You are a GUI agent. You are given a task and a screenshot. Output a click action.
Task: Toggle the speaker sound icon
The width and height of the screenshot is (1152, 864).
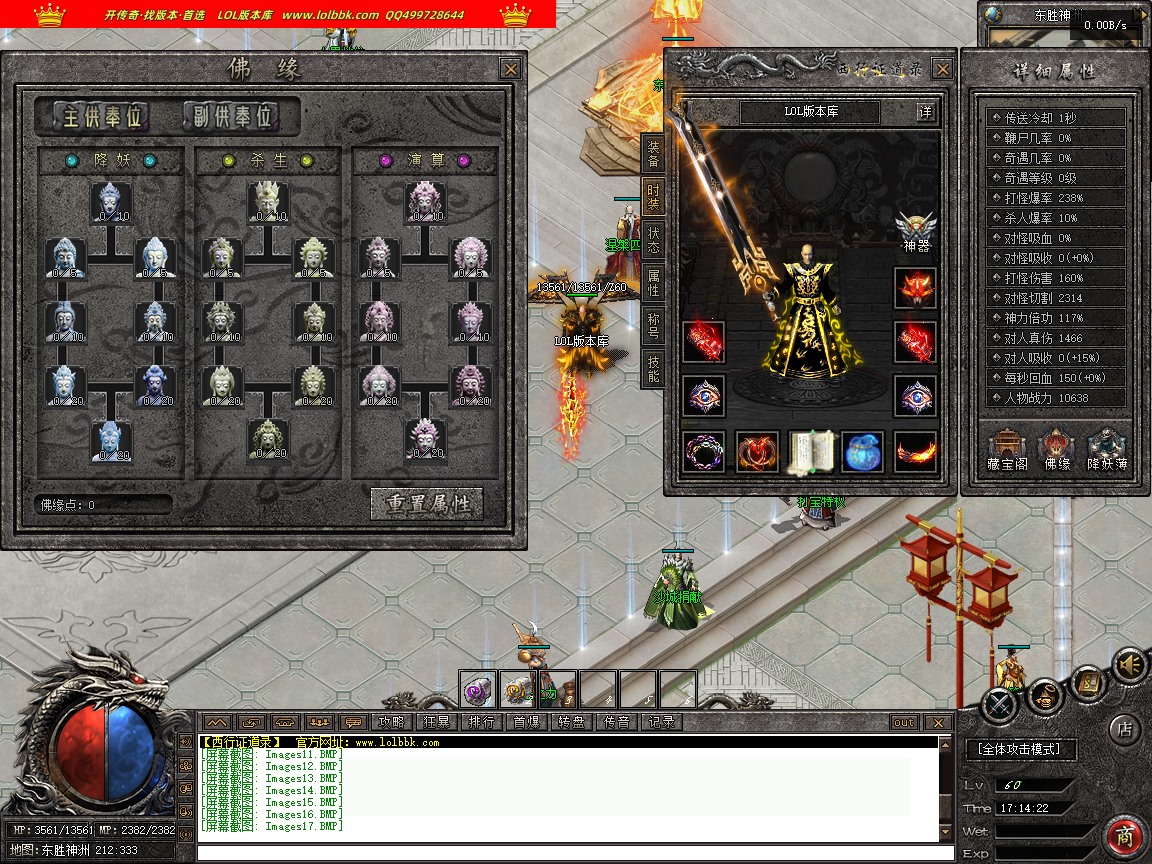1129,663
